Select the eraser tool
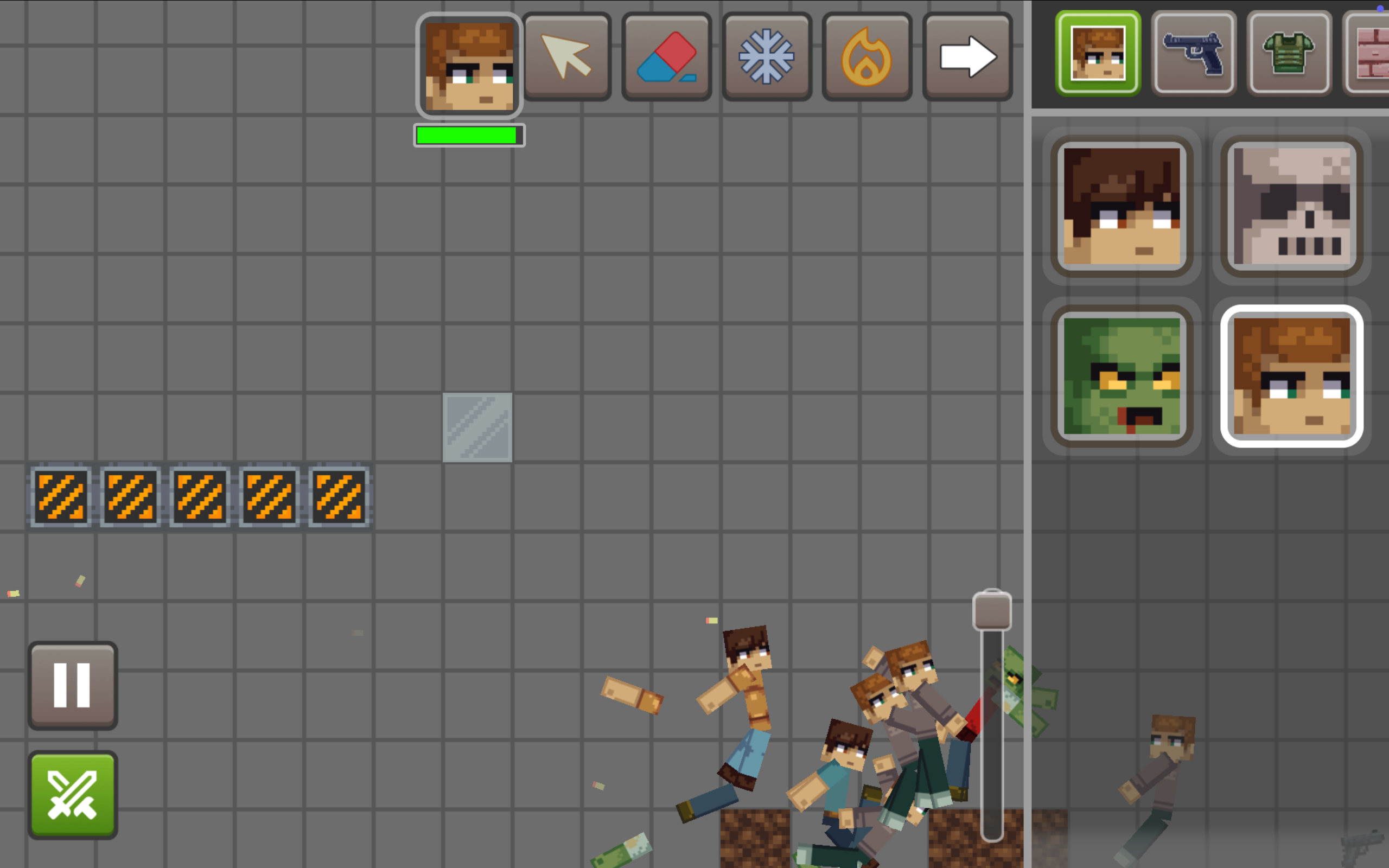Viewport: 1389px width, 868px height. point(667,56)
